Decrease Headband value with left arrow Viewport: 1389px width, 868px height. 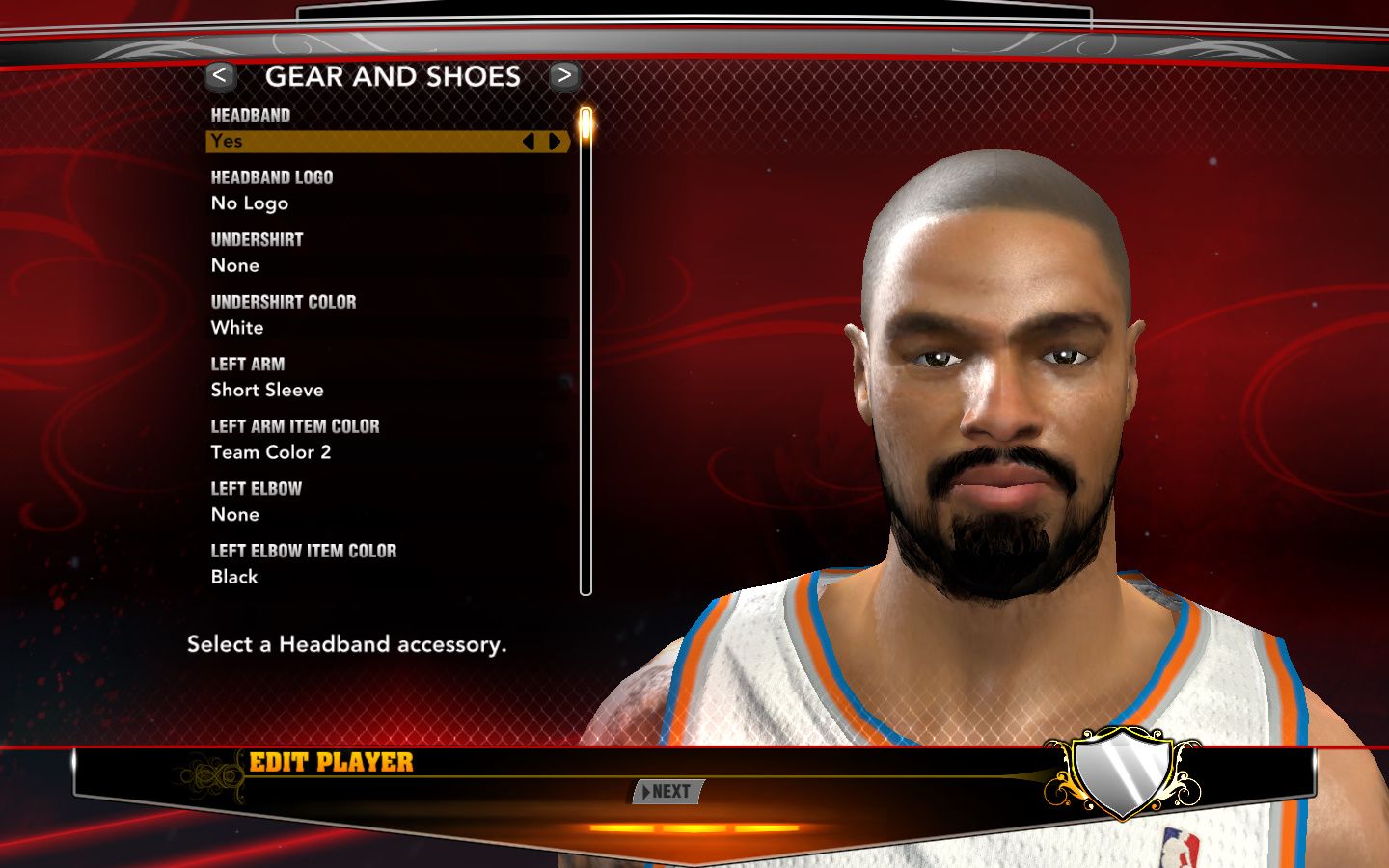click(528, 142)
